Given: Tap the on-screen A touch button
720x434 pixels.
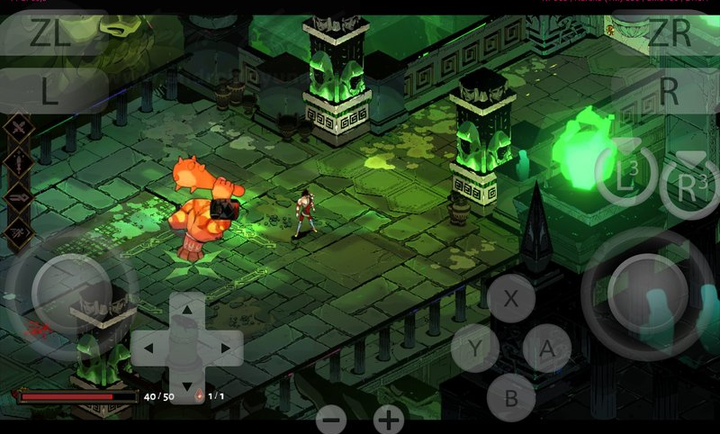Looking at the screenshot, I should [x=546, y=349].
